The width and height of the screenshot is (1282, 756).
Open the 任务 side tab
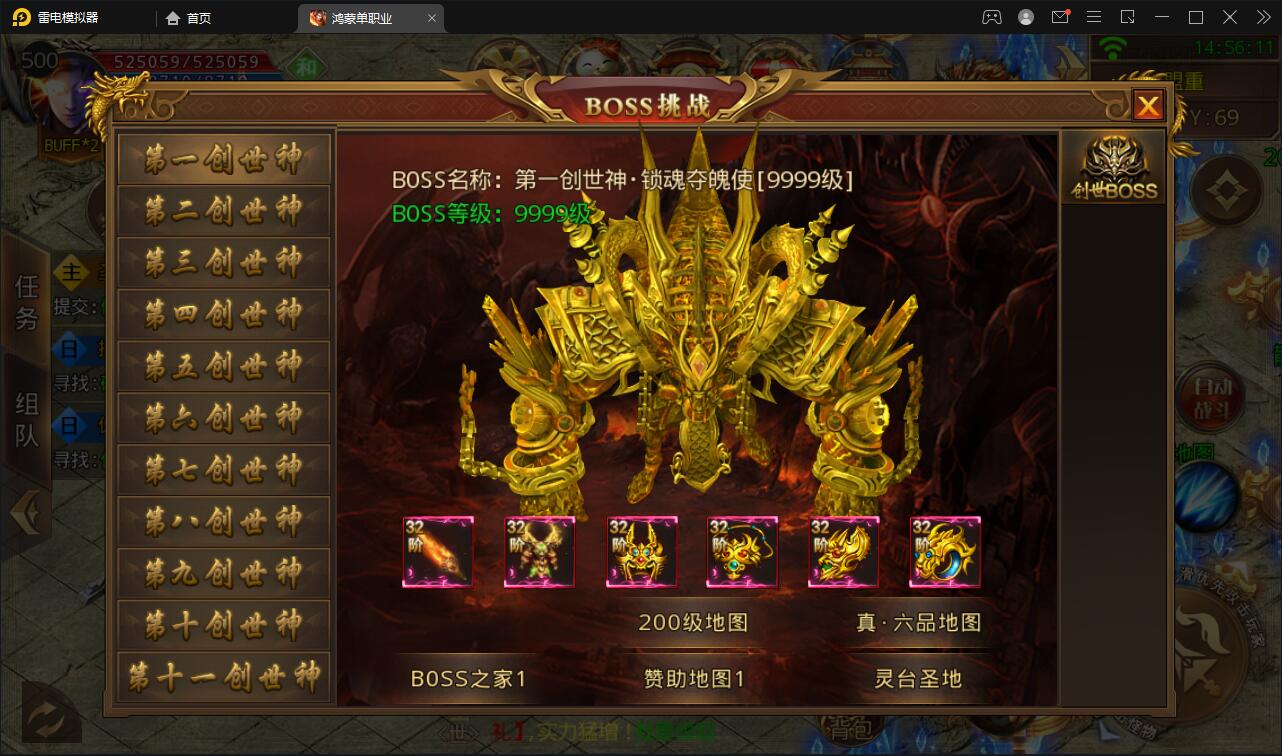pyautogui.click(x=26, y=302)
